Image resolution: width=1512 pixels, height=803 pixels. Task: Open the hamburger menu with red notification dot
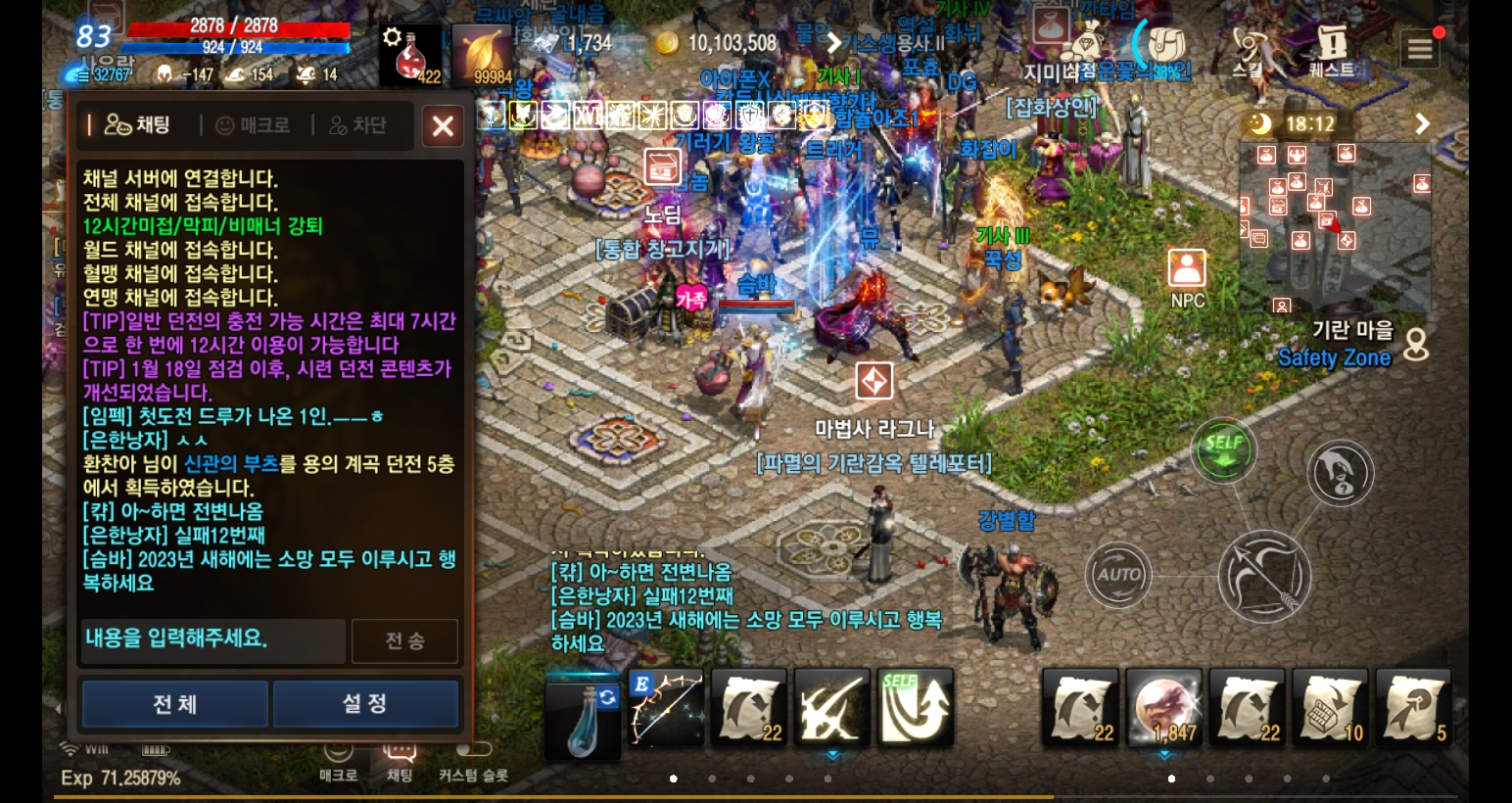click(x=1420, y=49)
